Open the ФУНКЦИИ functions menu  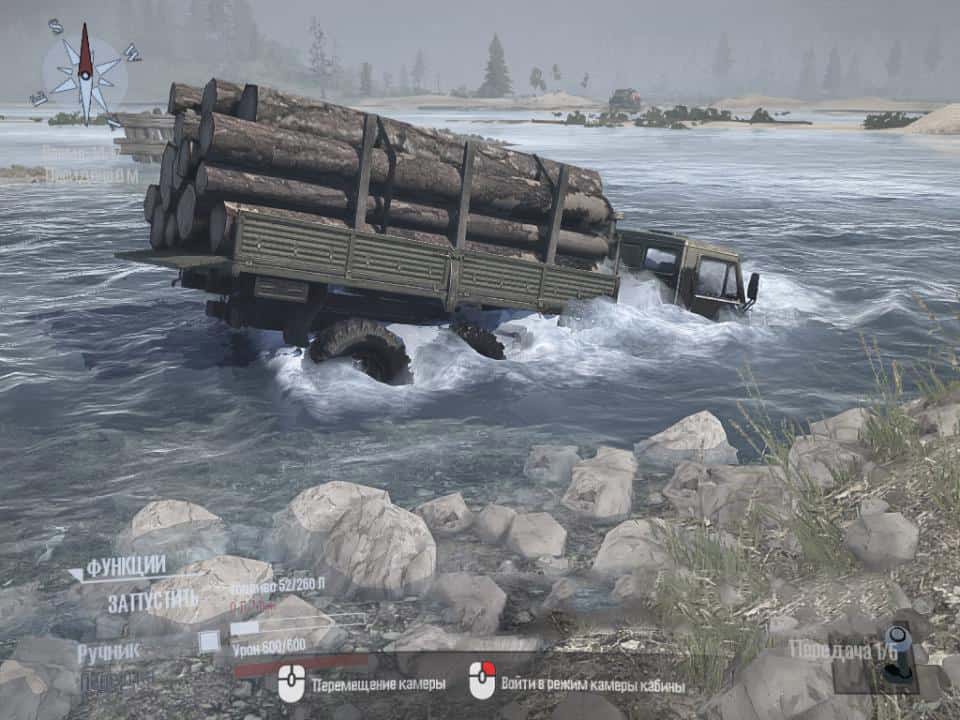pyautogui.click(x=125, y=567)
